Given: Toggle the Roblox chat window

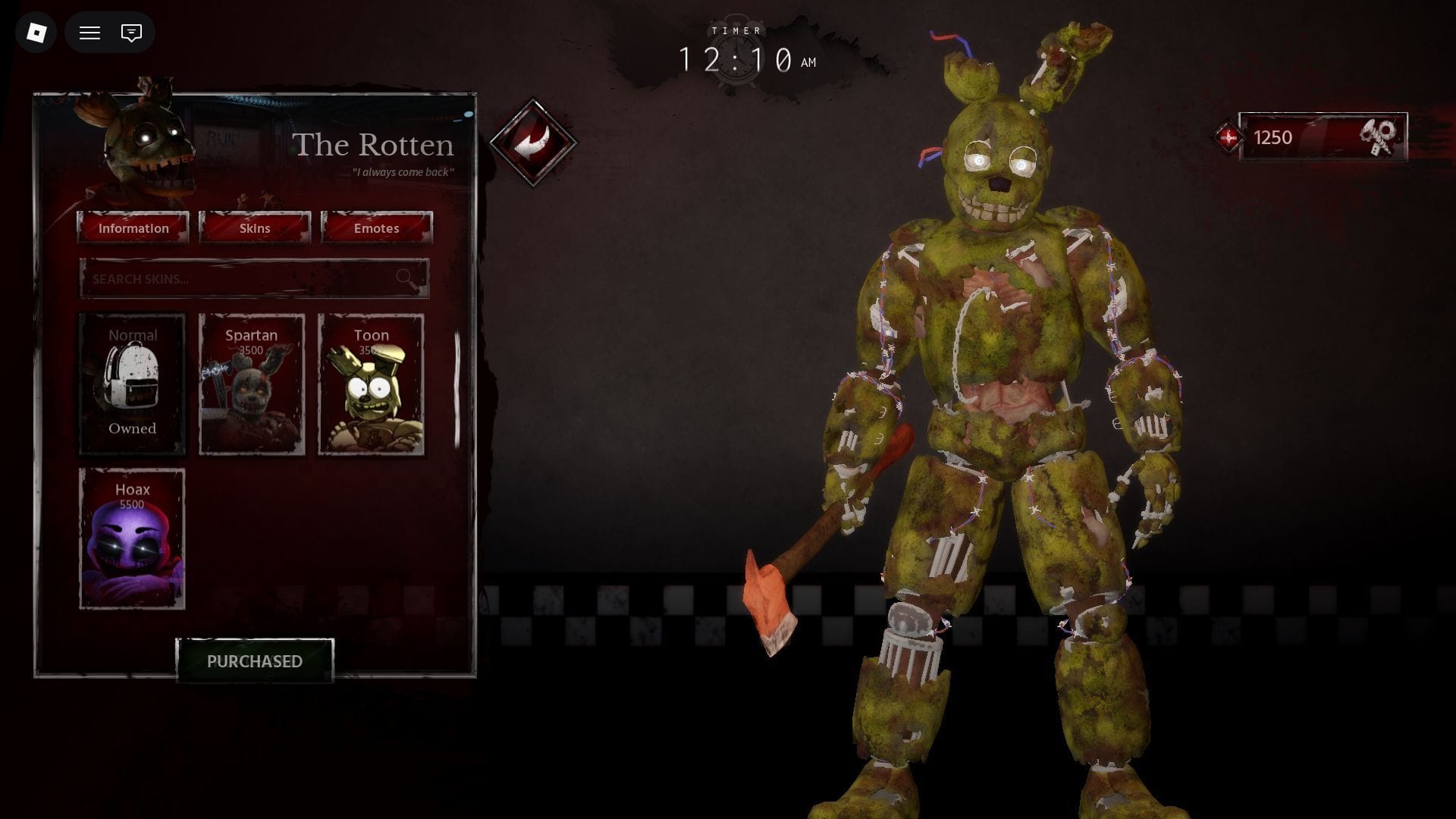Looking at the screenshot, I should point(131,33).
